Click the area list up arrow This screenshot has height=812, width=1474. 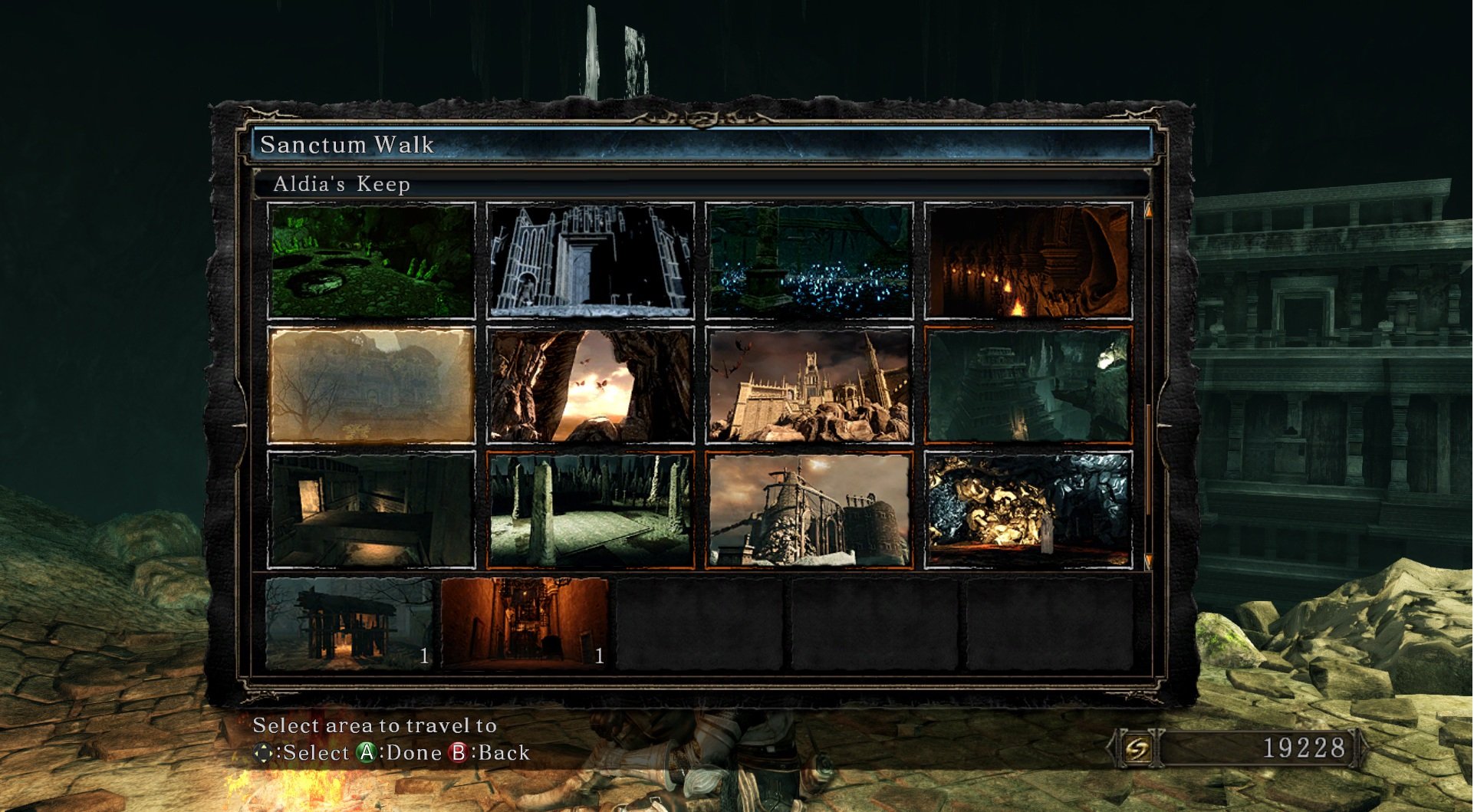pos(1148,210)
